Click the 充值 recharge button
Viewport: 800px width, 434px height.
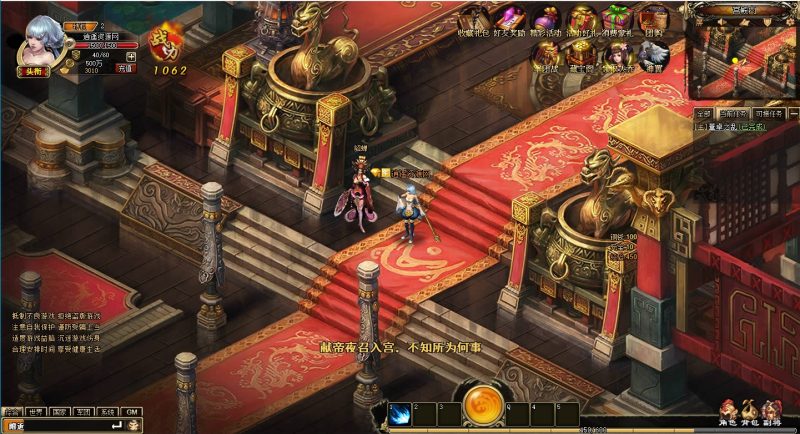[x=126, y=69]
